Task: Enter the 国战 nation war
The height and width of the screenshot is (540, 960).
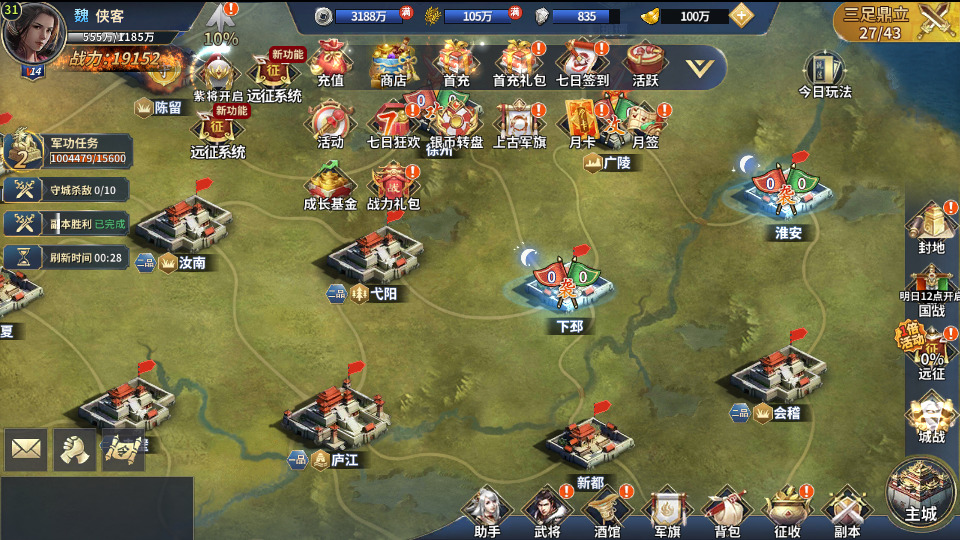Action: point(931,290)
